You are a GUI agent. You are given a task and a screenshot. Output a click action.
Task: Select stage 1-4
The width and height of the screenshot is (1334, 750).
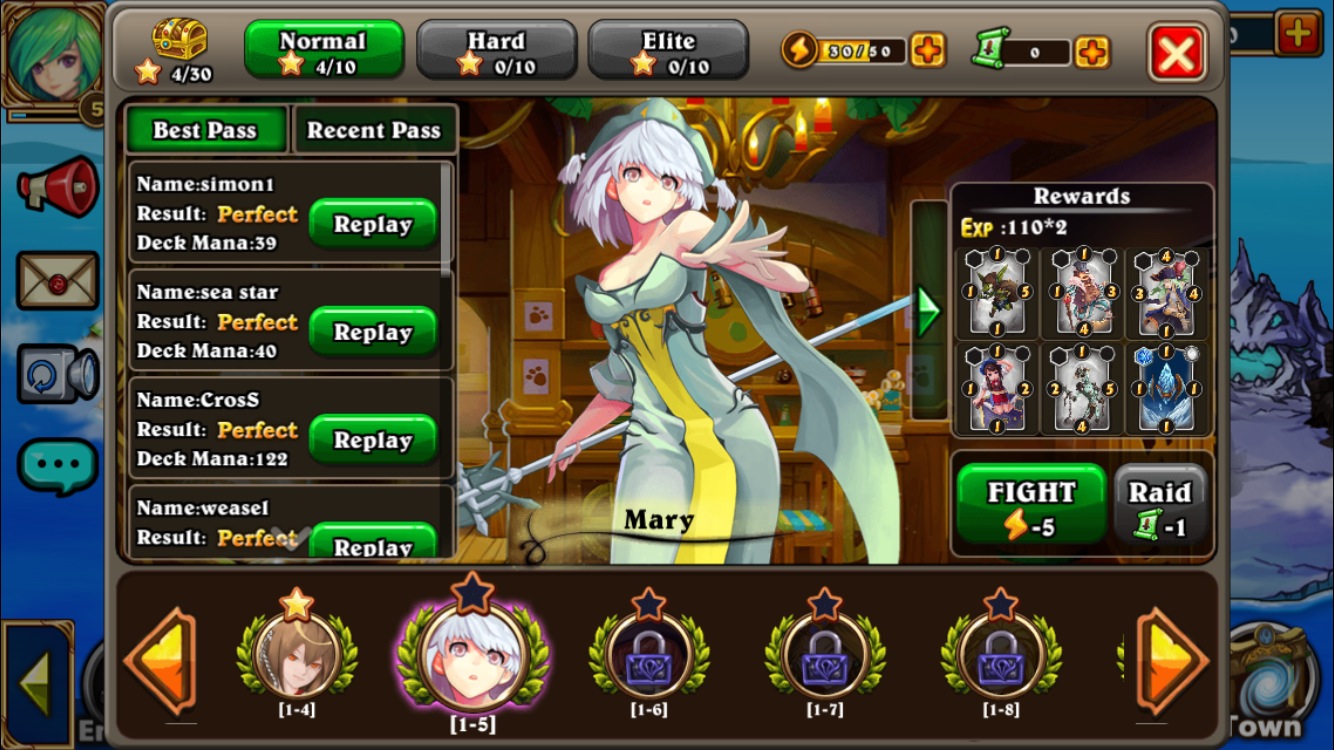(297, 655)
